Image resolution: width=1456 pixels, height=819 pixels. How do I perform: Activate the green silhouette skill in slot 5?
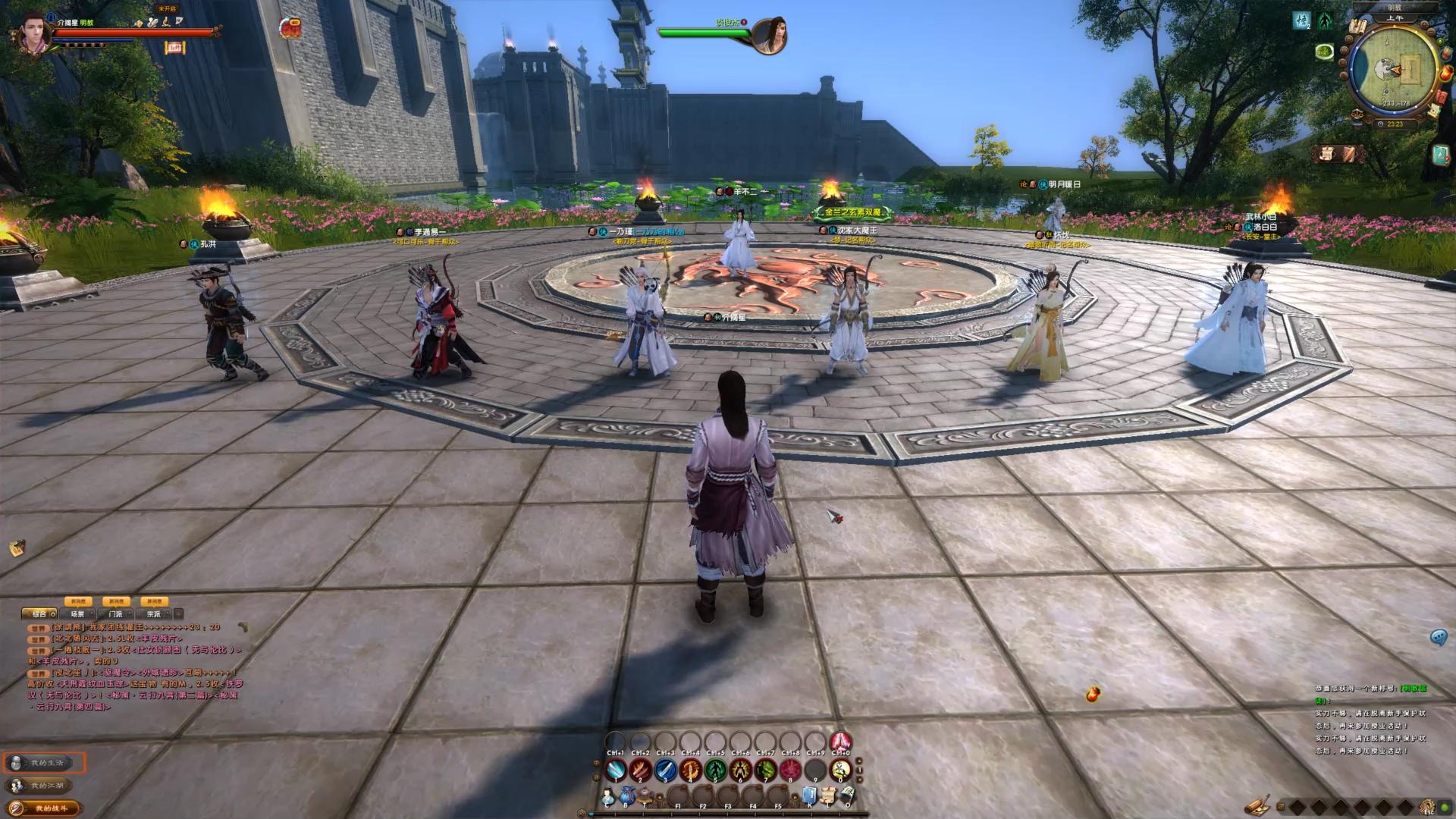click(x=715, y=770)
